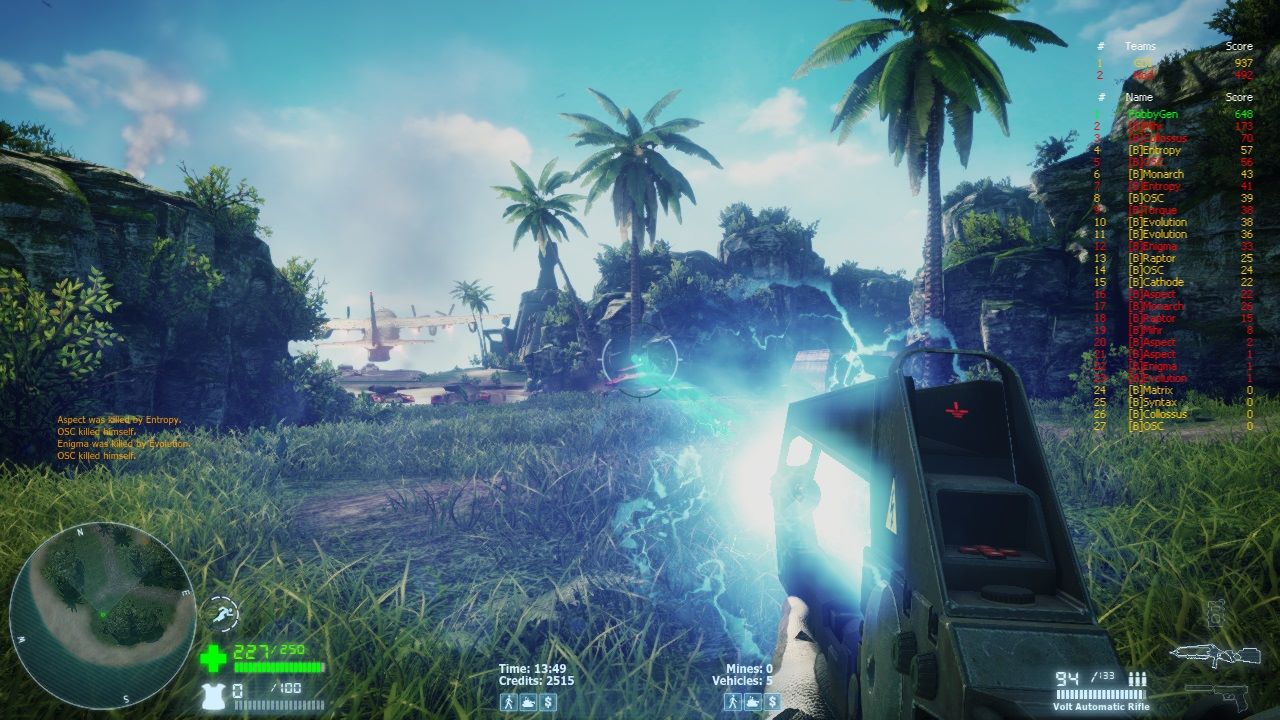
Task: Click the tank icon under Vehicles count
Action: [x=753, y=702]
